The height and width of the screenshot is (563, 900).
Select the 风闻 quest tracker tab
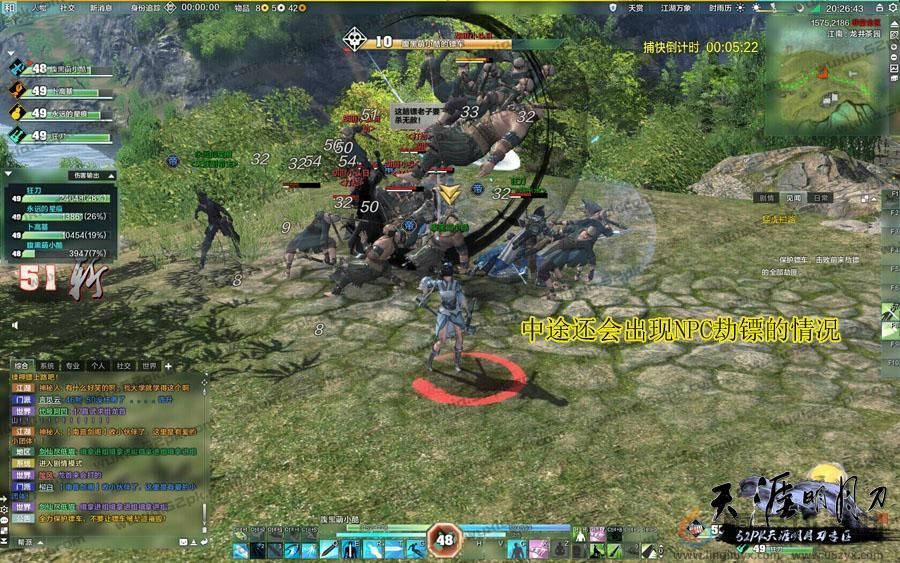click(x=793, y=198)
